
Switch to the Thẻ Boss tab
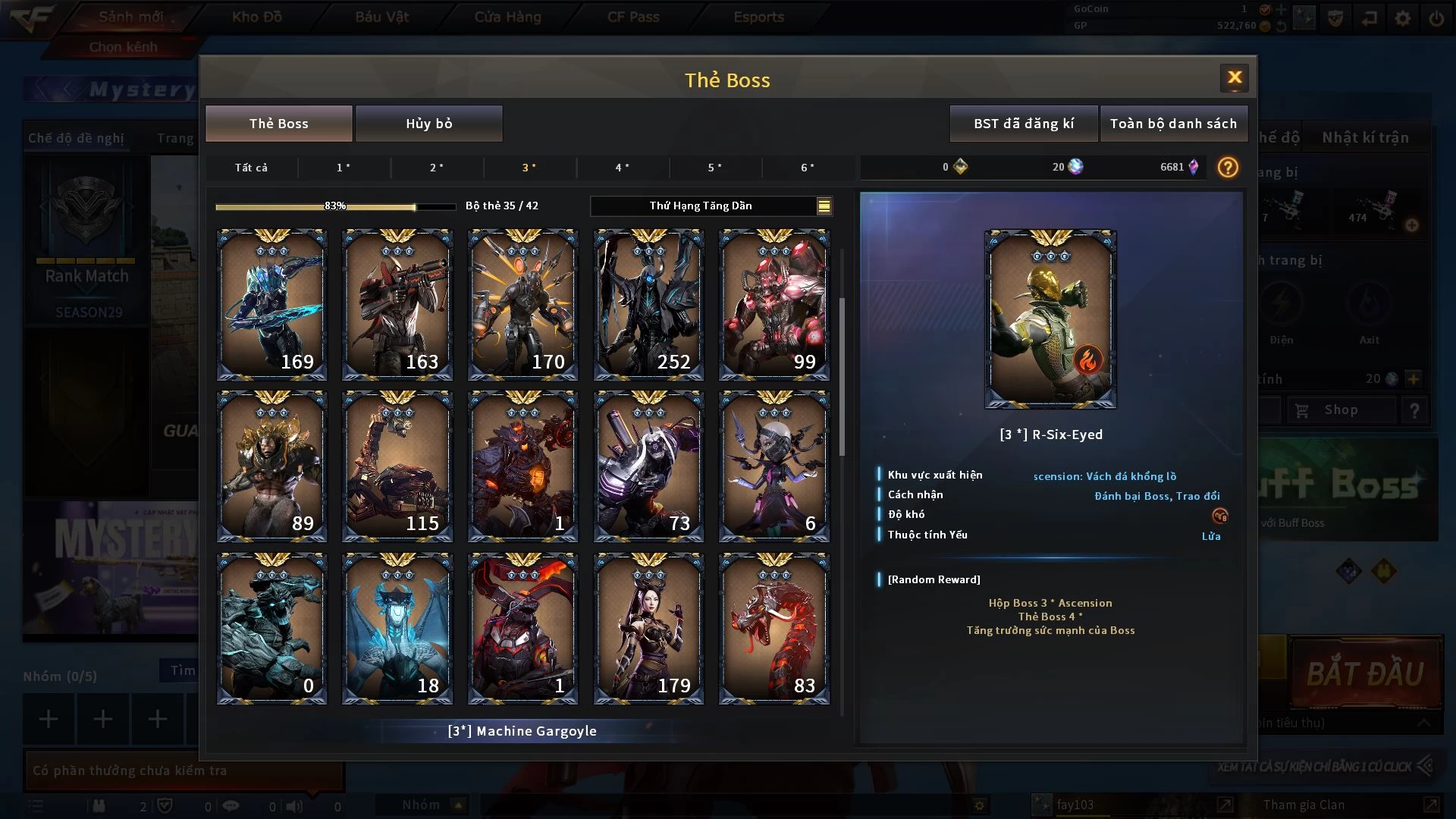[x=278, y=124]
